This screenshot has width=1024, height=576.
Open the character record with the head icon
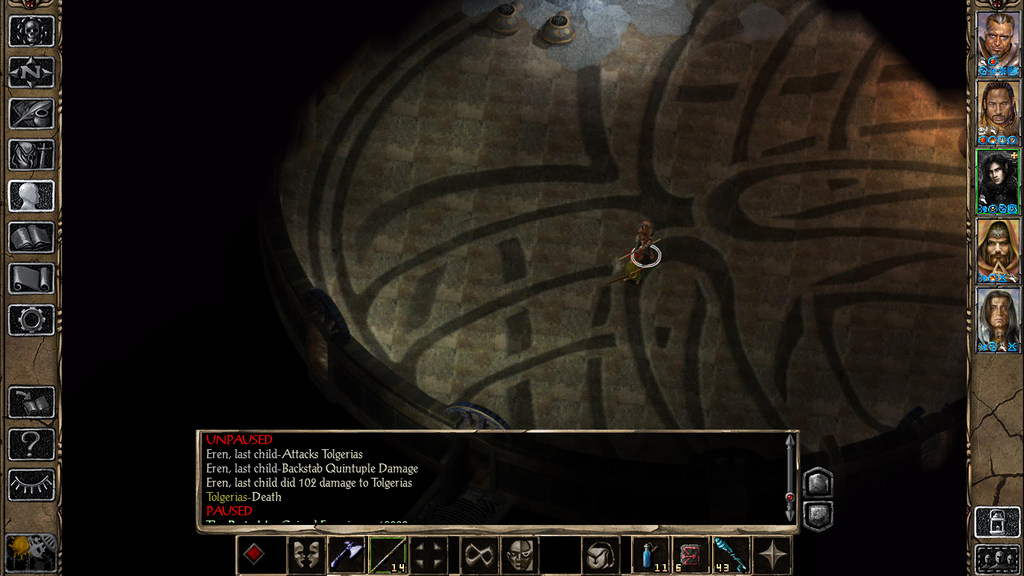pyautogui.click(x=31, y=195)
